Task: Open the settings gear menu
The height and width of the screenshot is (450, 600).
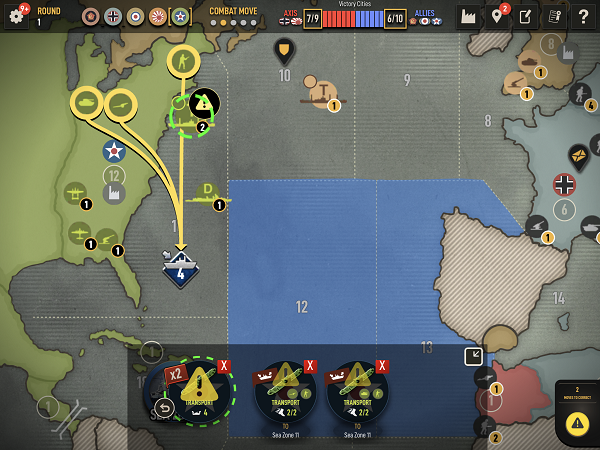Action: coord(16,16)
